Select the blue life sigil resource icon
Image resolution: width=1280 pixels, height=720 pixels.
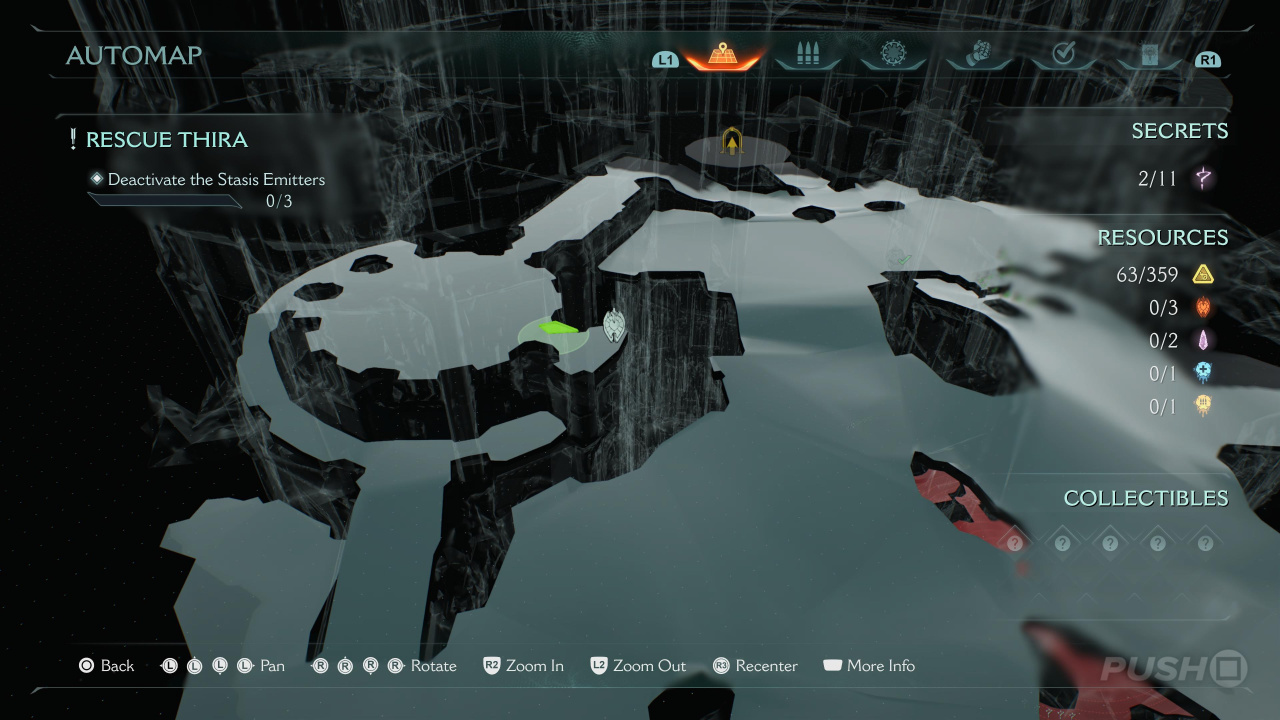(1203, 373)
